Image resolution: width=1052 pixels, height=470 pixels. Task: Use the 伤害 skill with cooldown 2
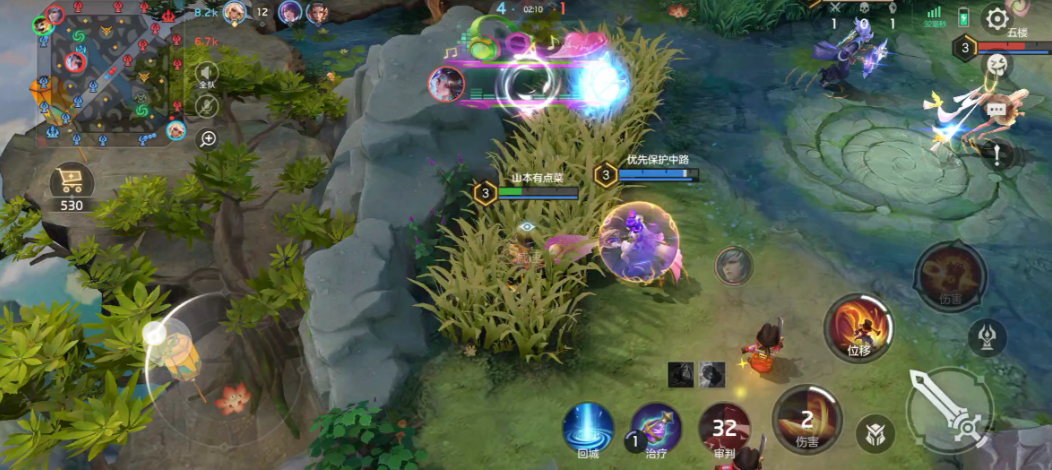coord(807,418)
